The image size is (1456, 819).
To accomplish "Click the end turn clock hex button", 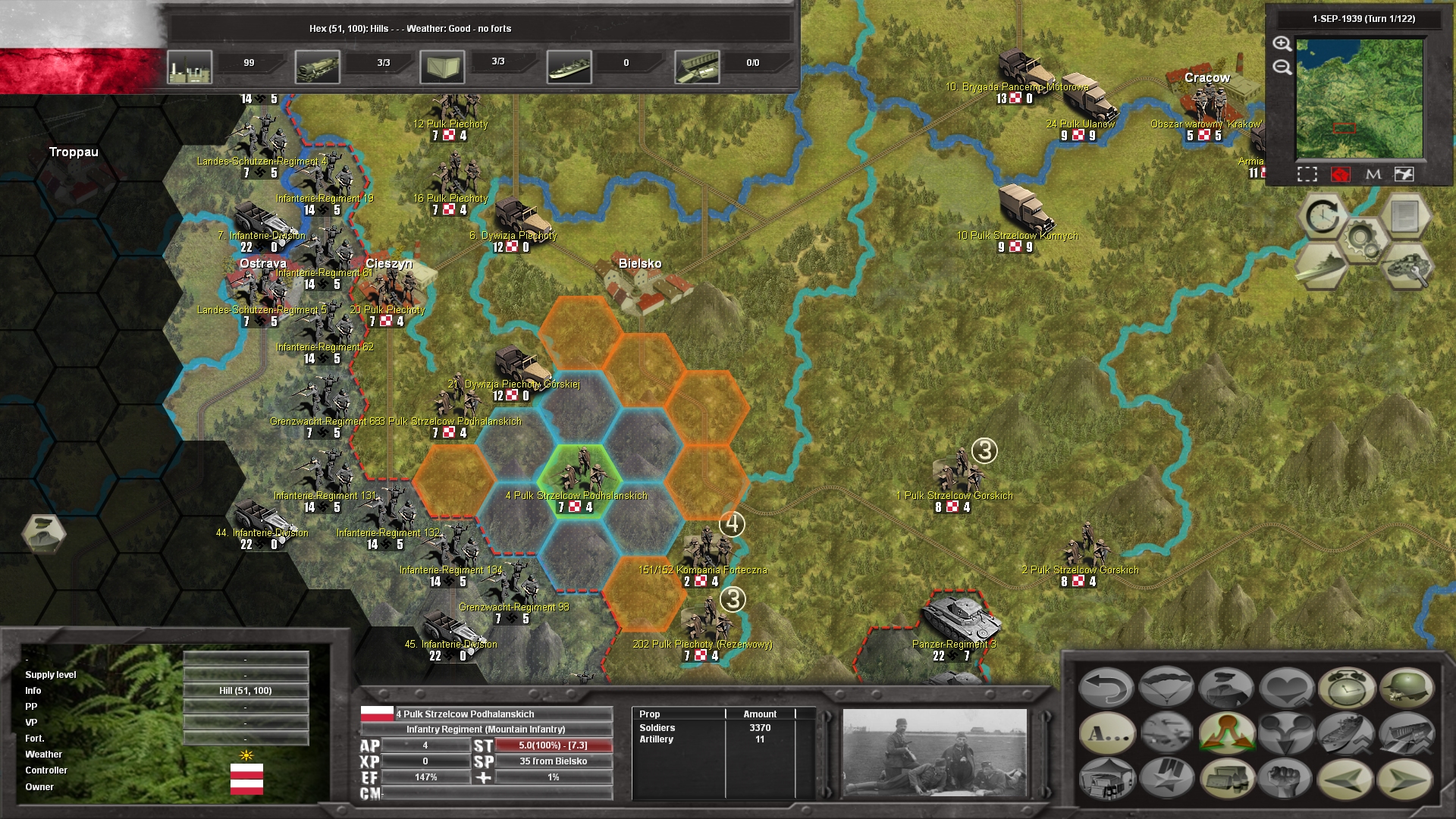I will pos(1323,216).
